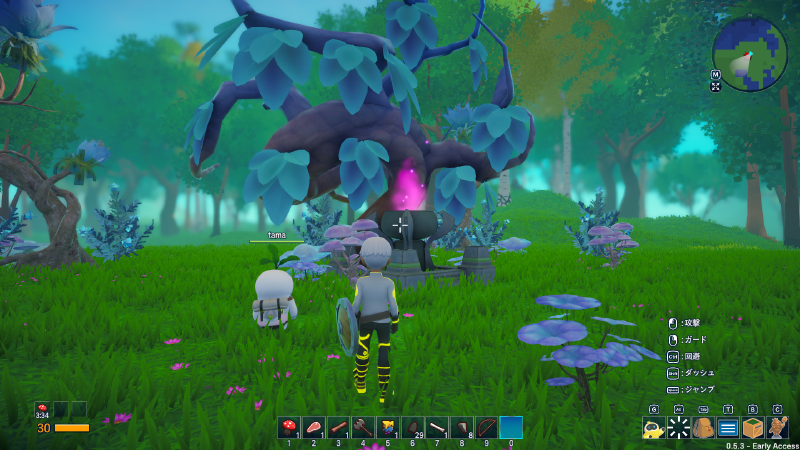Select the red mushroom hotbar slot

coord(289,428)
